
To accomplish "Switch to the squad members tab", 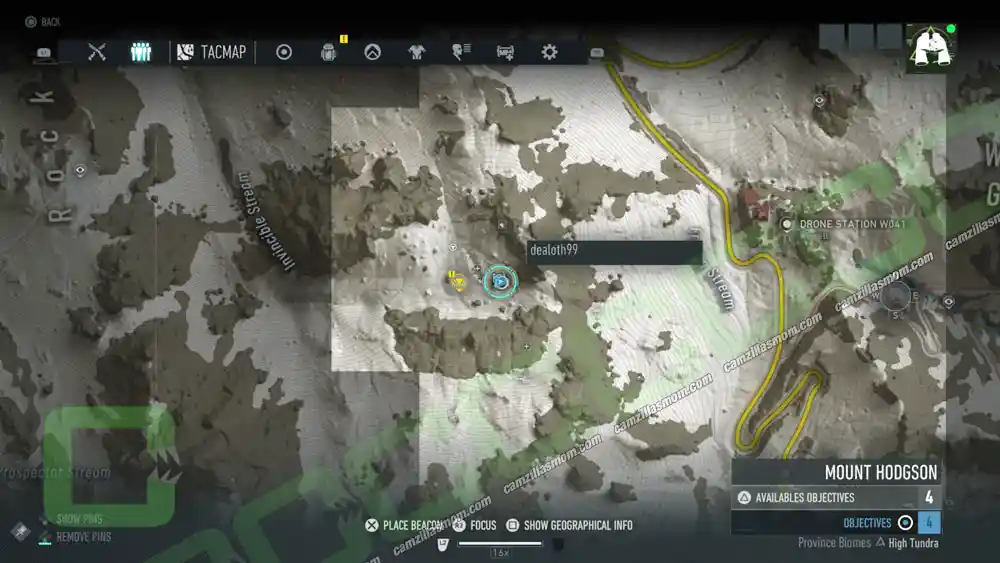I will point(141,52).
